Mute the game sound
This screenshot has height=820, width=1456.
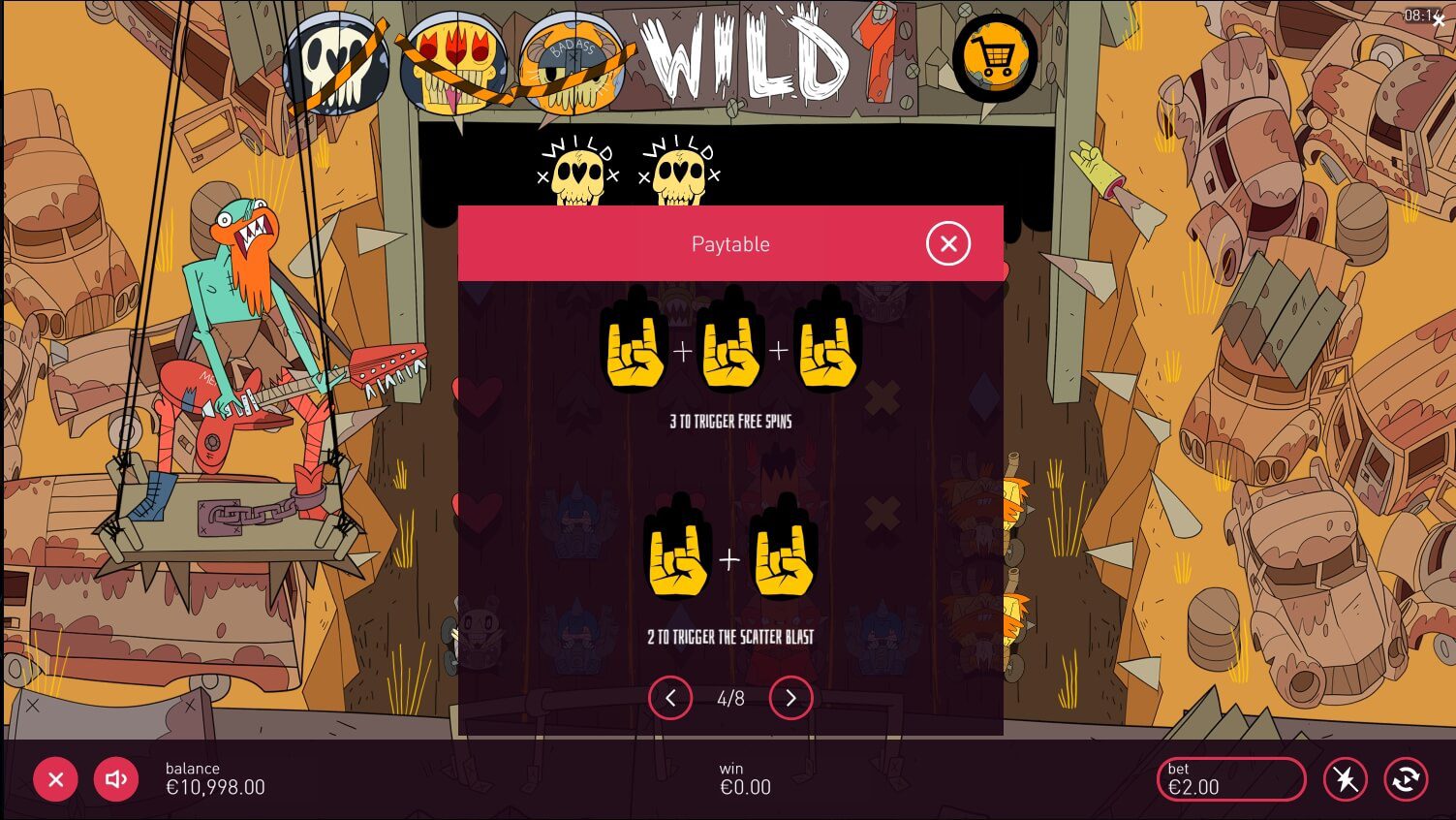(x=115, y=778)
